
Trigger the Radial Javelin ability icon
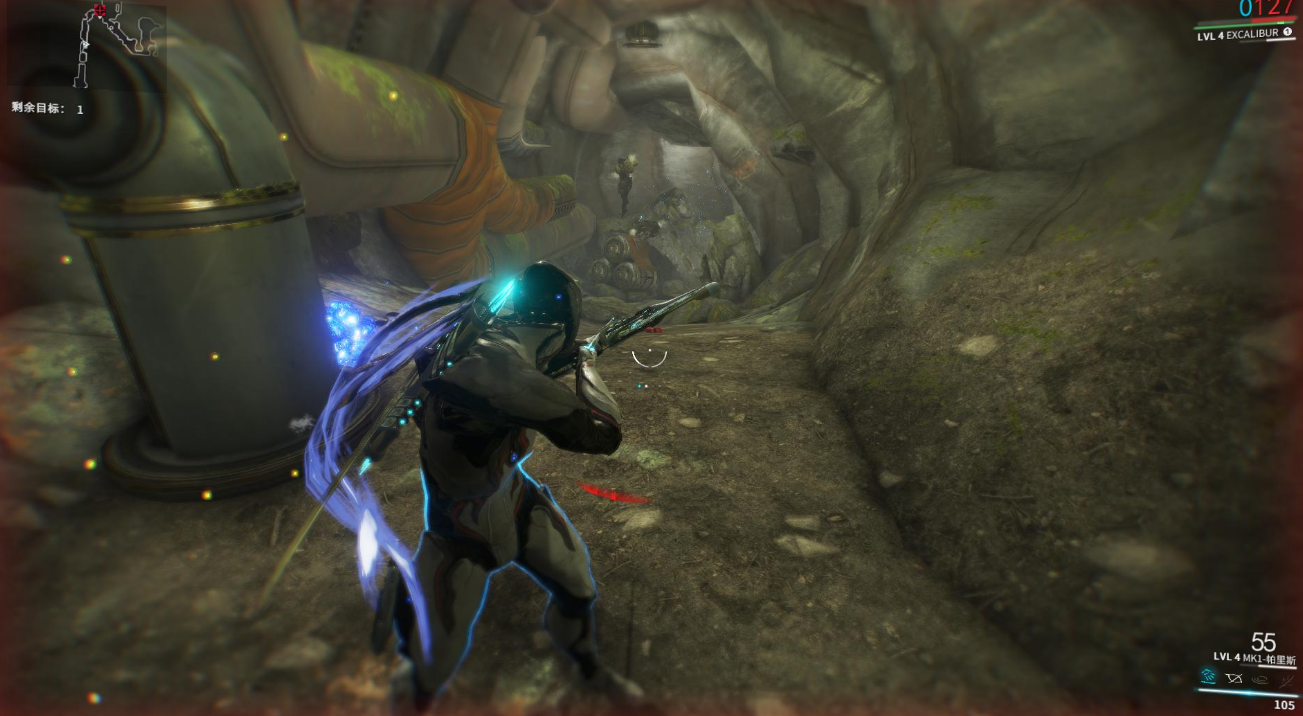click(1258, 678)
